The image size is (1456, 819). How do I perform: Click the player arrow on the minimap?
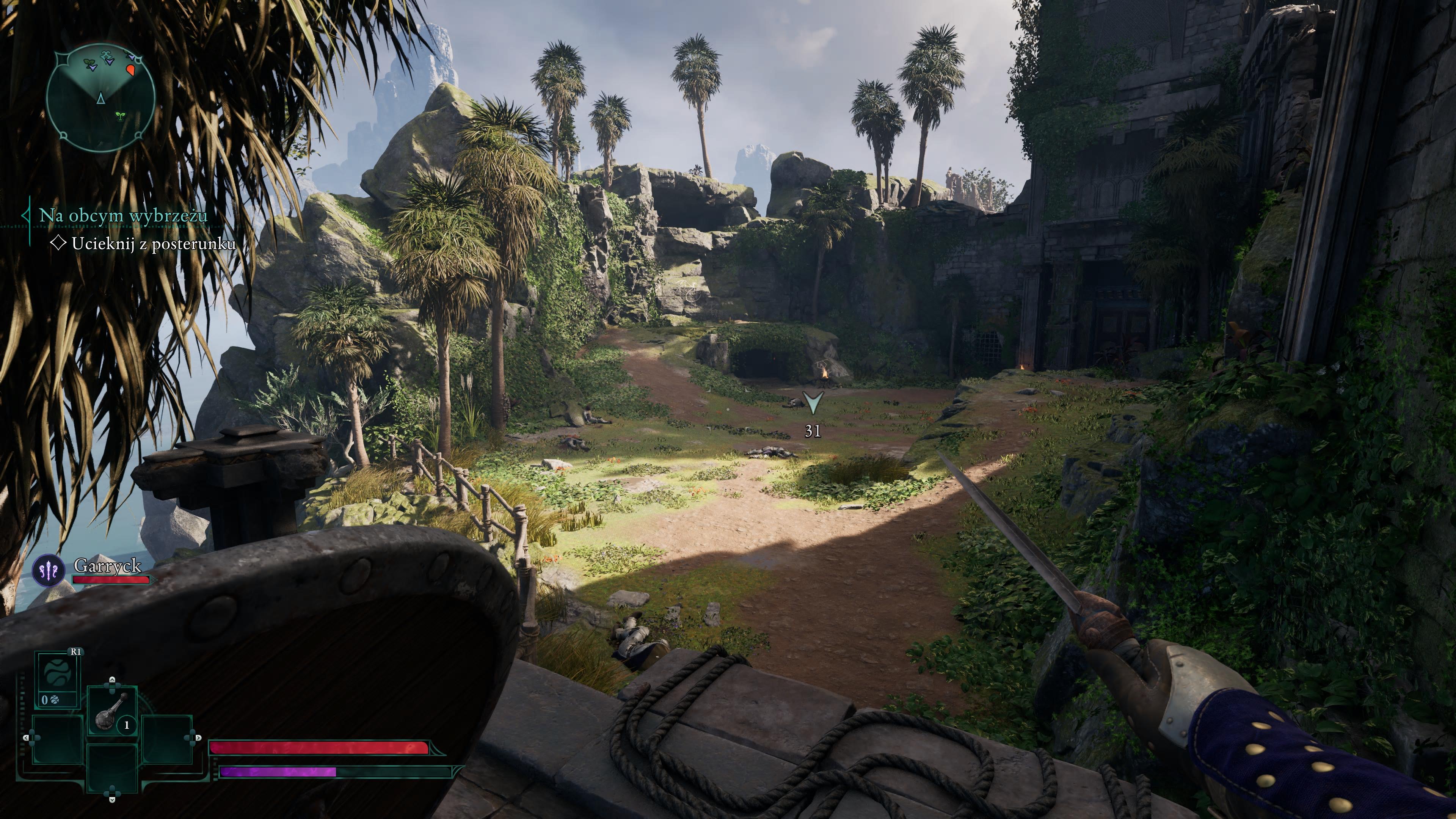point(100,99)
